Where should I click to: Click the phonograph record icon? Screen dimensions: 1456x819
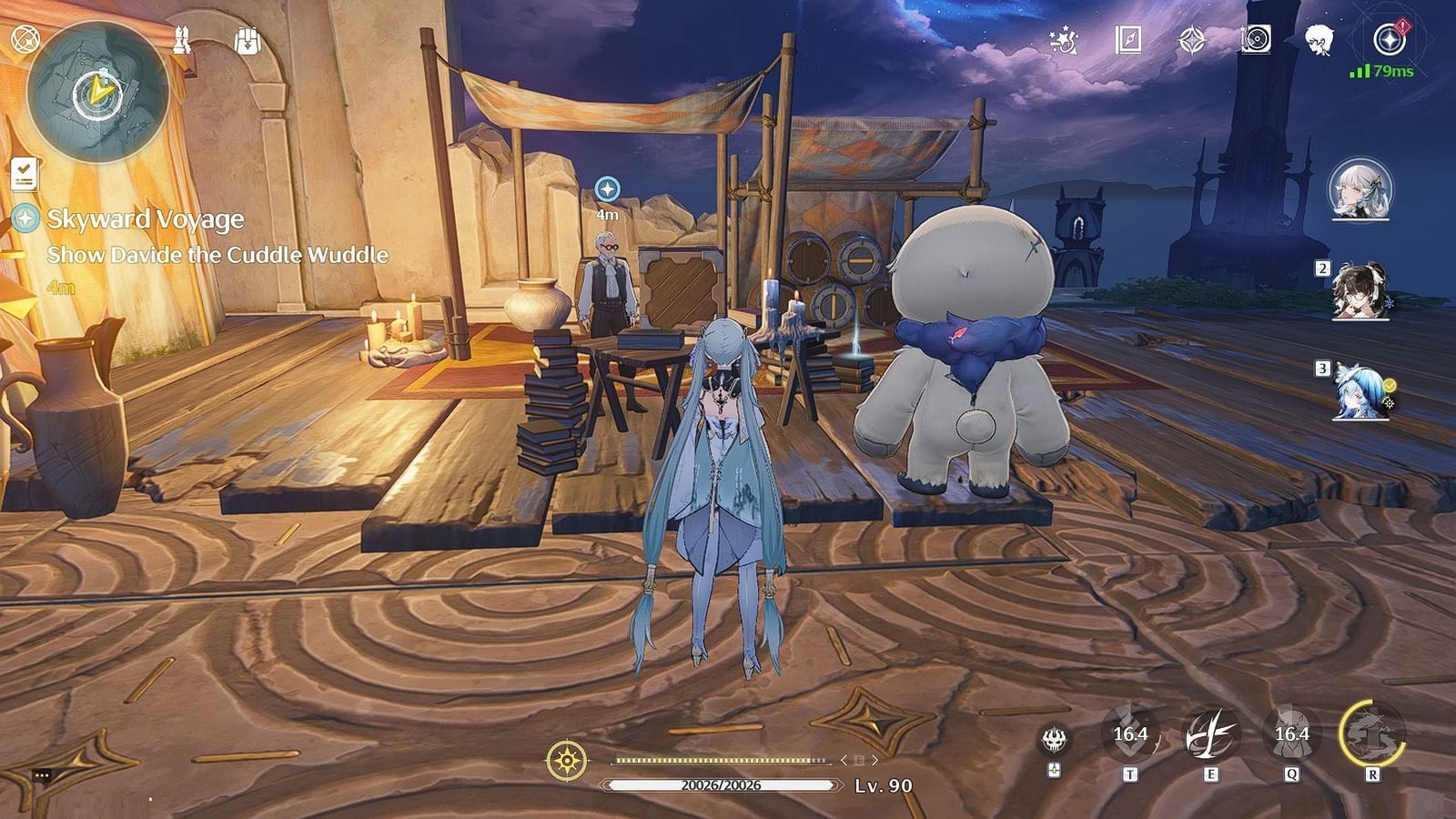(1254, 38)
